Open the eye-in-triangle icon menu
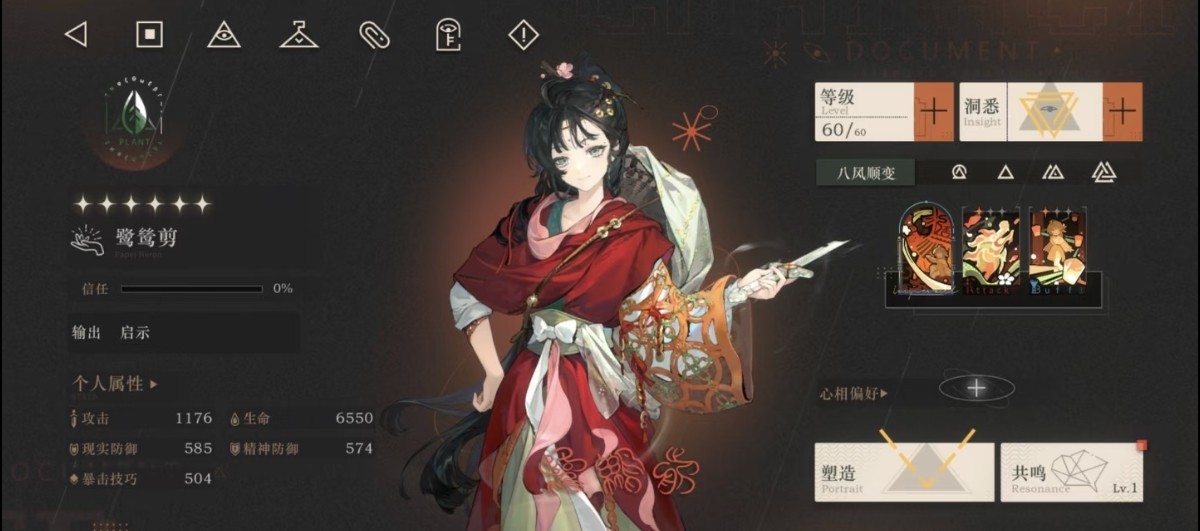 point(224,35)
